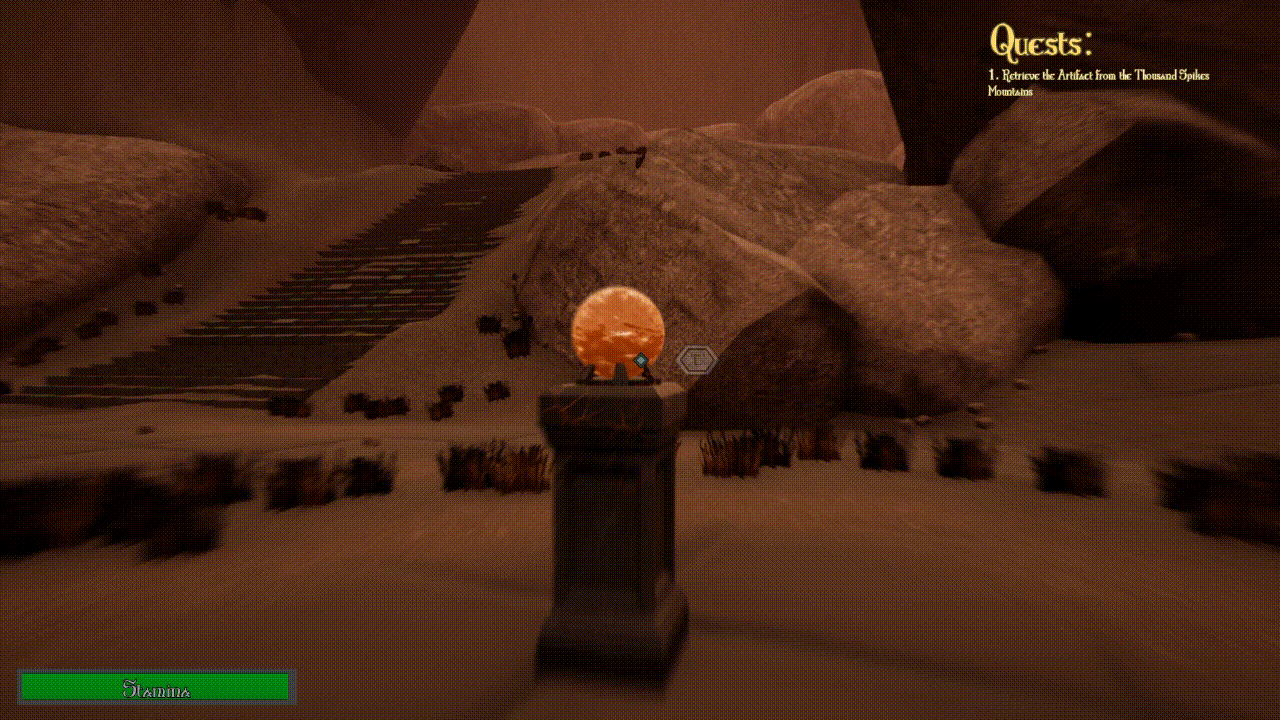Select the glowing orange orb
Screen dimensions: 1280x720
(618, 330)
